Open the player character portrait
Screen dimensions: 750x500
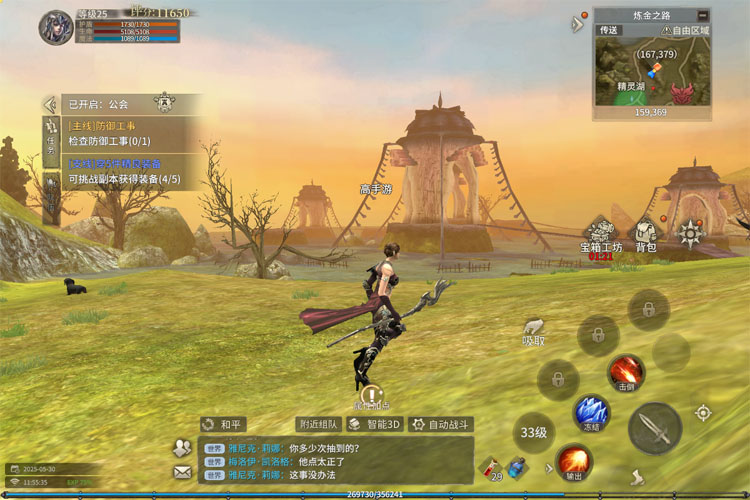click(56, 27)
